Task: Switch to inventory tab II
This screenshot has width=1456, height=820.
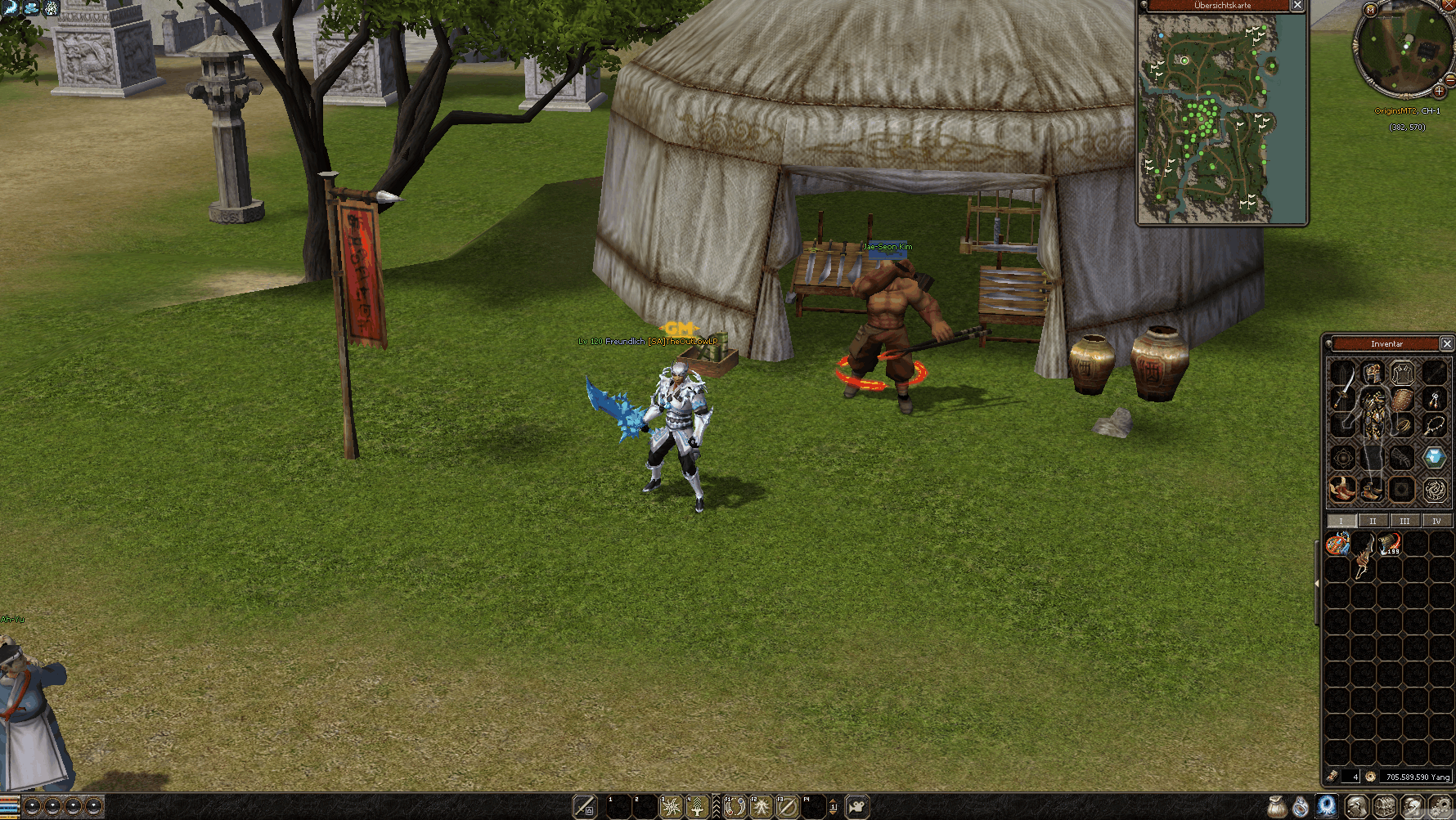Action: point(1373,521)
